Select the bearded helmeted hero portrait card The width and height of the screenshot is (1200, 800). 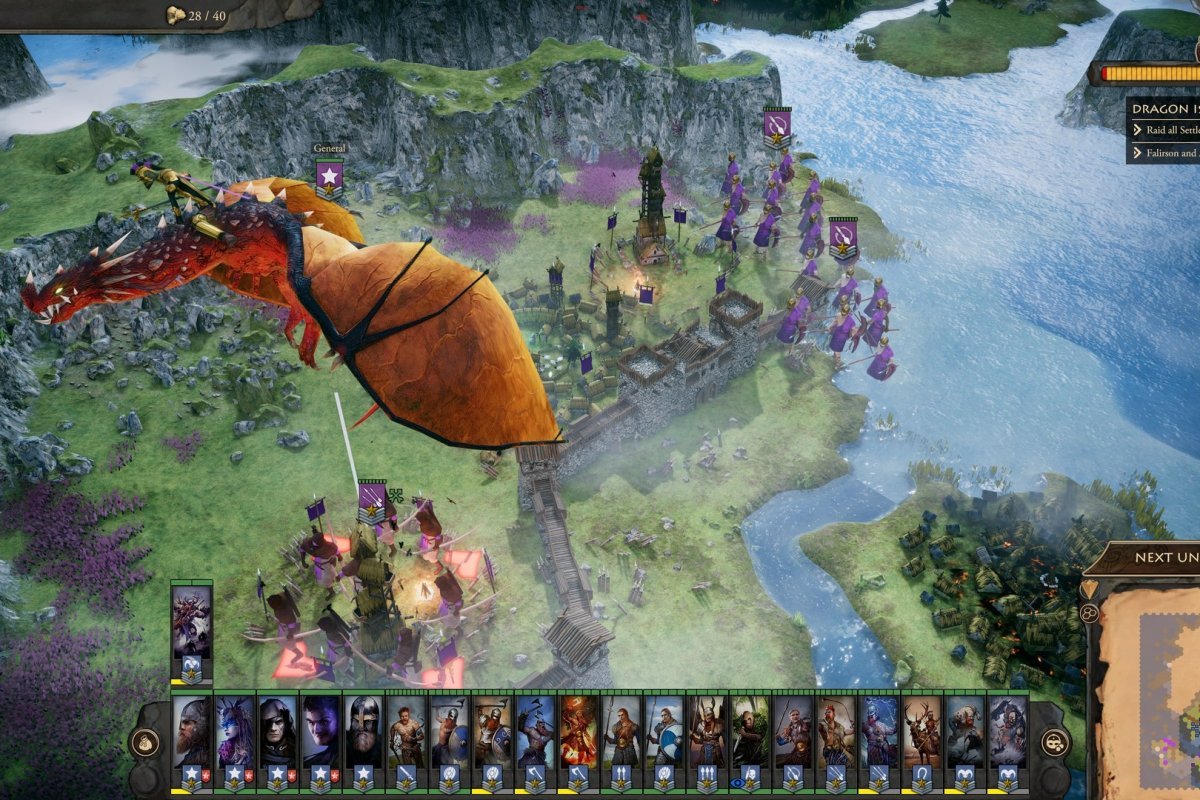click(191, 738)
